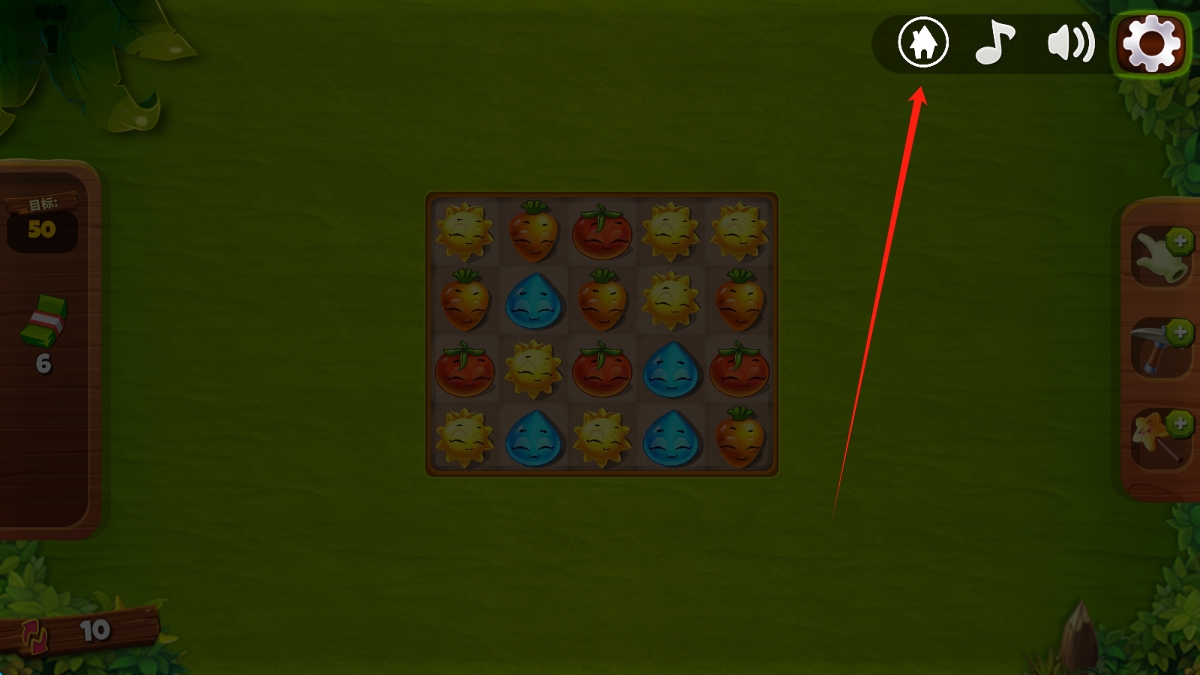
Task: Select the pickaxe power-up
Action: 1162,347
